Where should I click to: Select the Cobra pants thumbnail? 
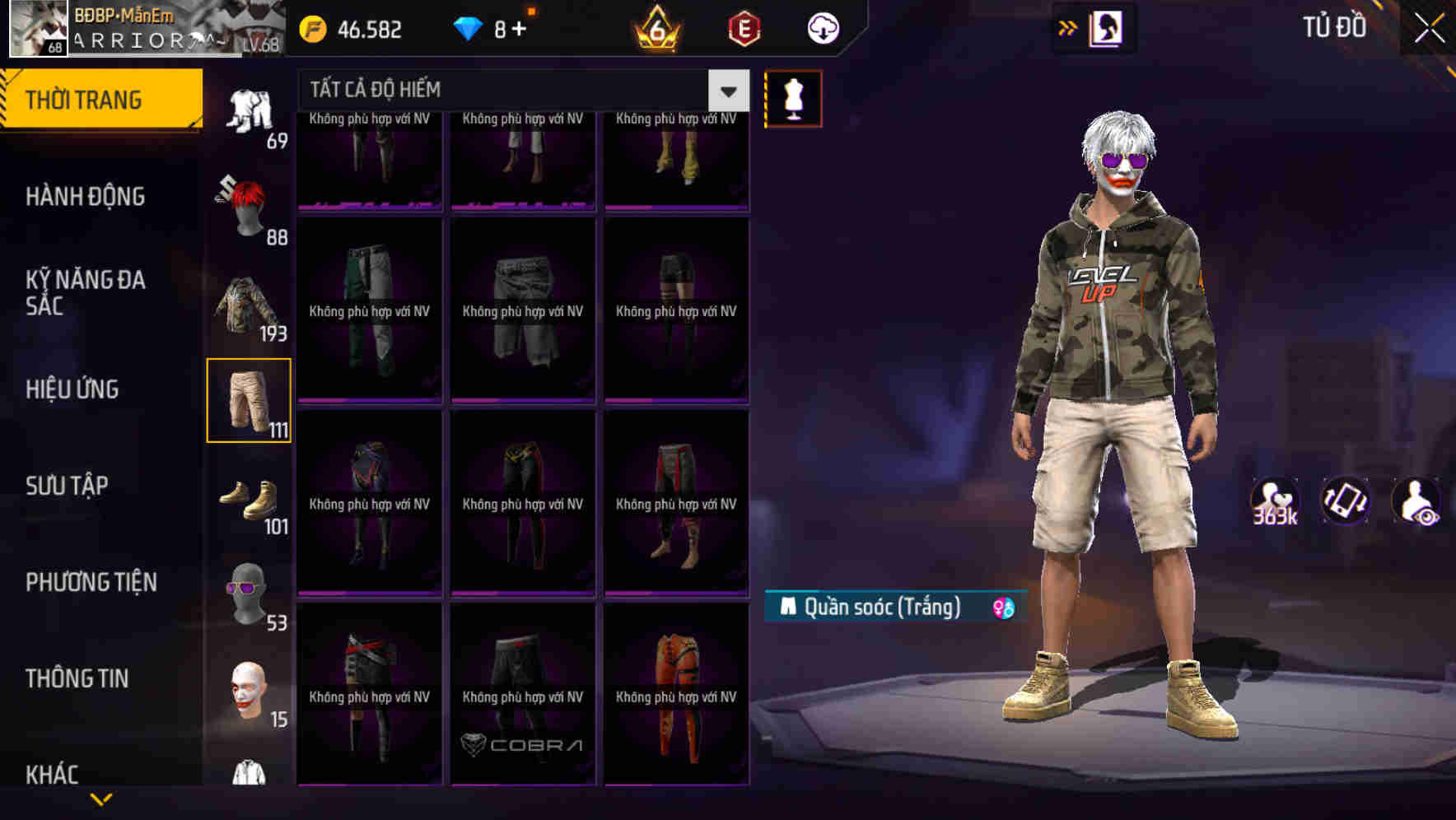tap(522, 694)
